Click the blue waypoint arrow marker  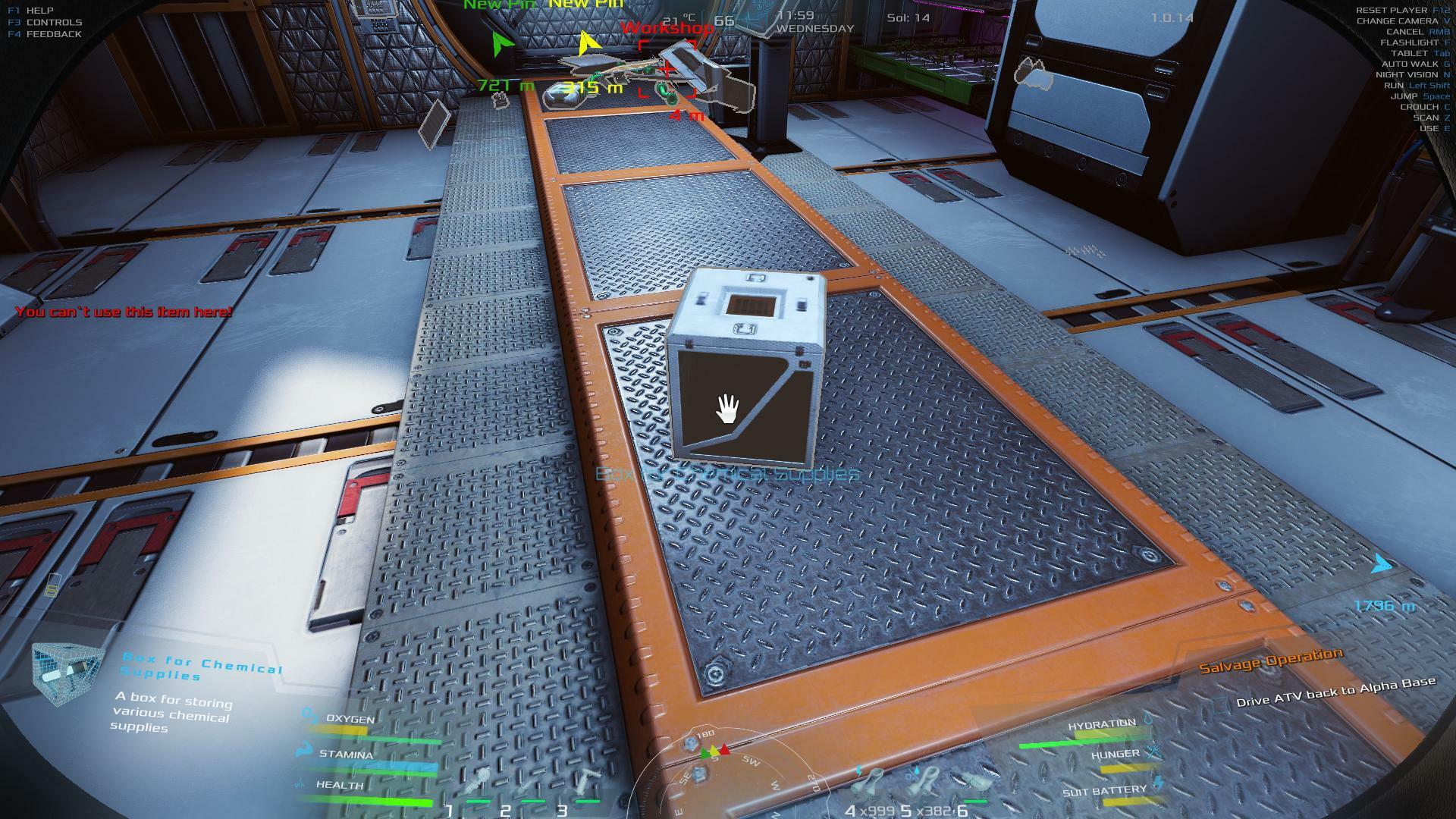click(1382, 565)
